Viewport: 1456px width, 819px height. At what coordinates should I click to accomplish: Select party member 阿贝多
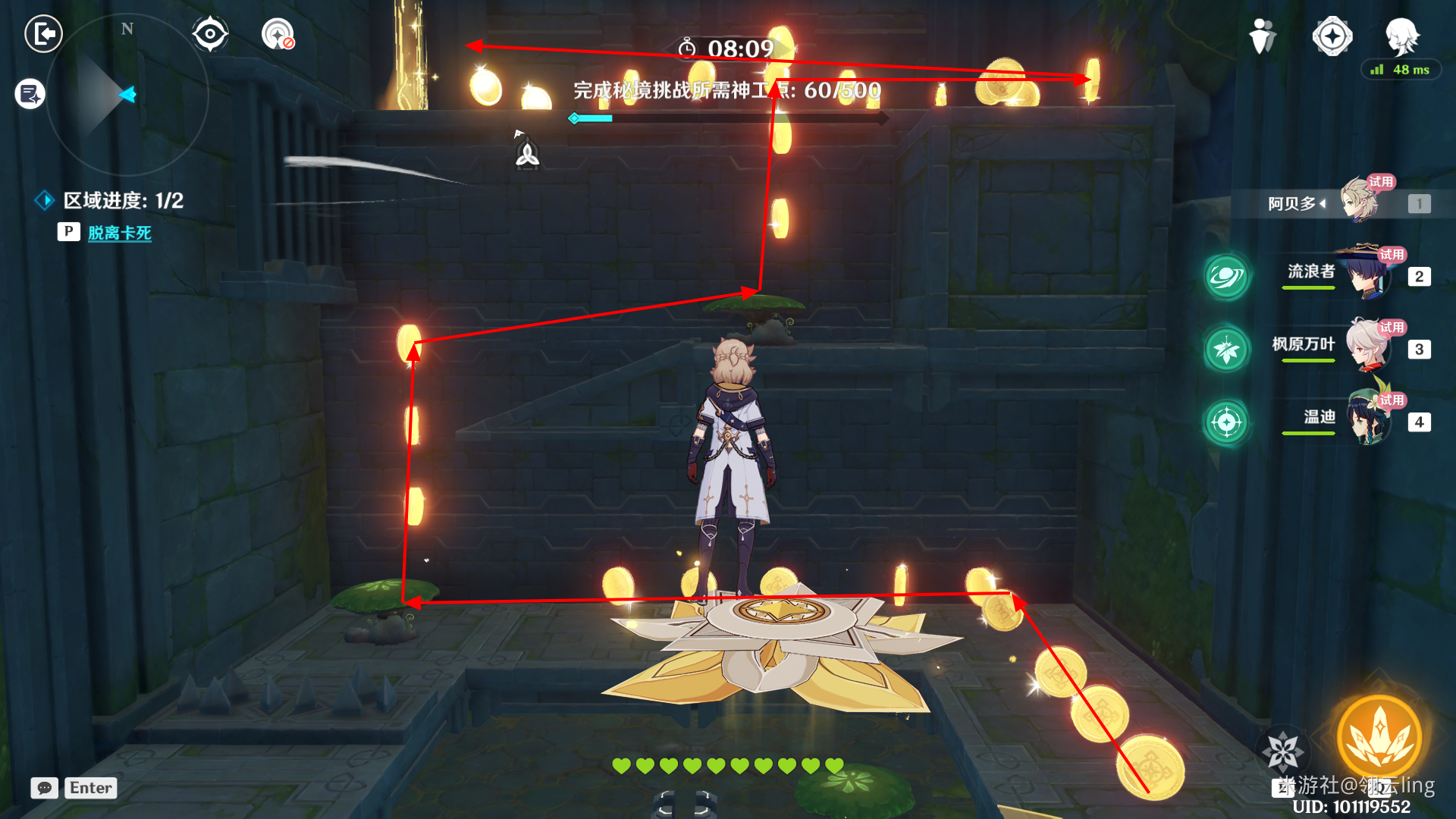click(1357, 202)
